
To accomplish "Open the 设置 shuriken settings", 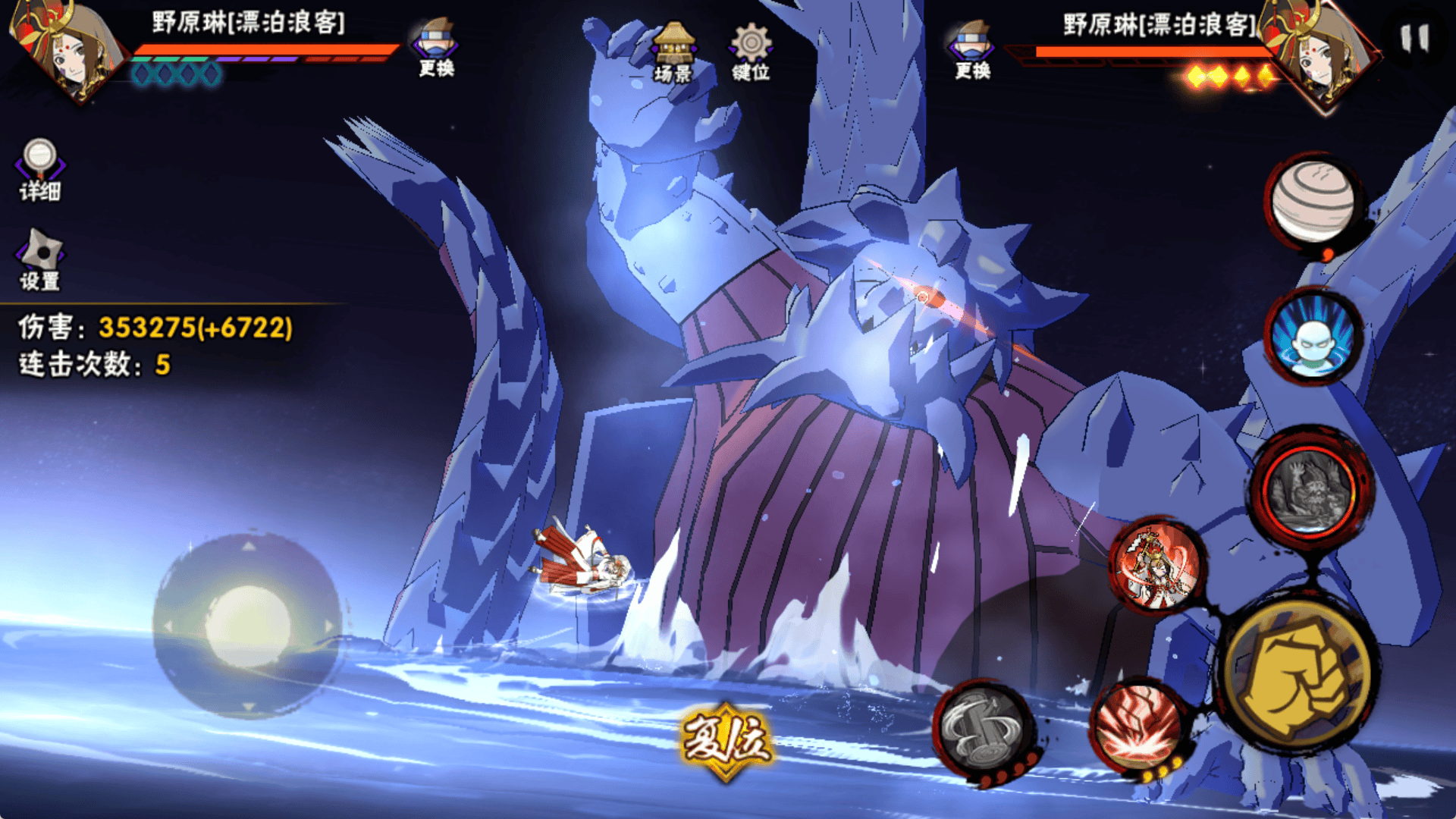I will 39,259.
